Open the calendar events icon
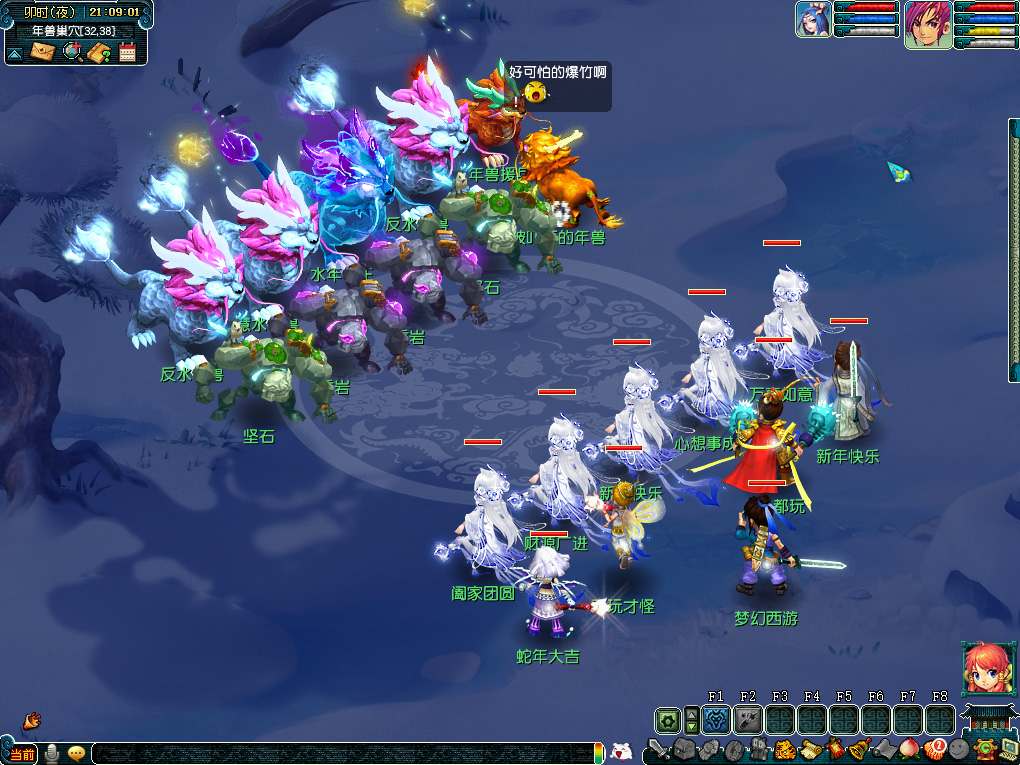 pos(127,52)
